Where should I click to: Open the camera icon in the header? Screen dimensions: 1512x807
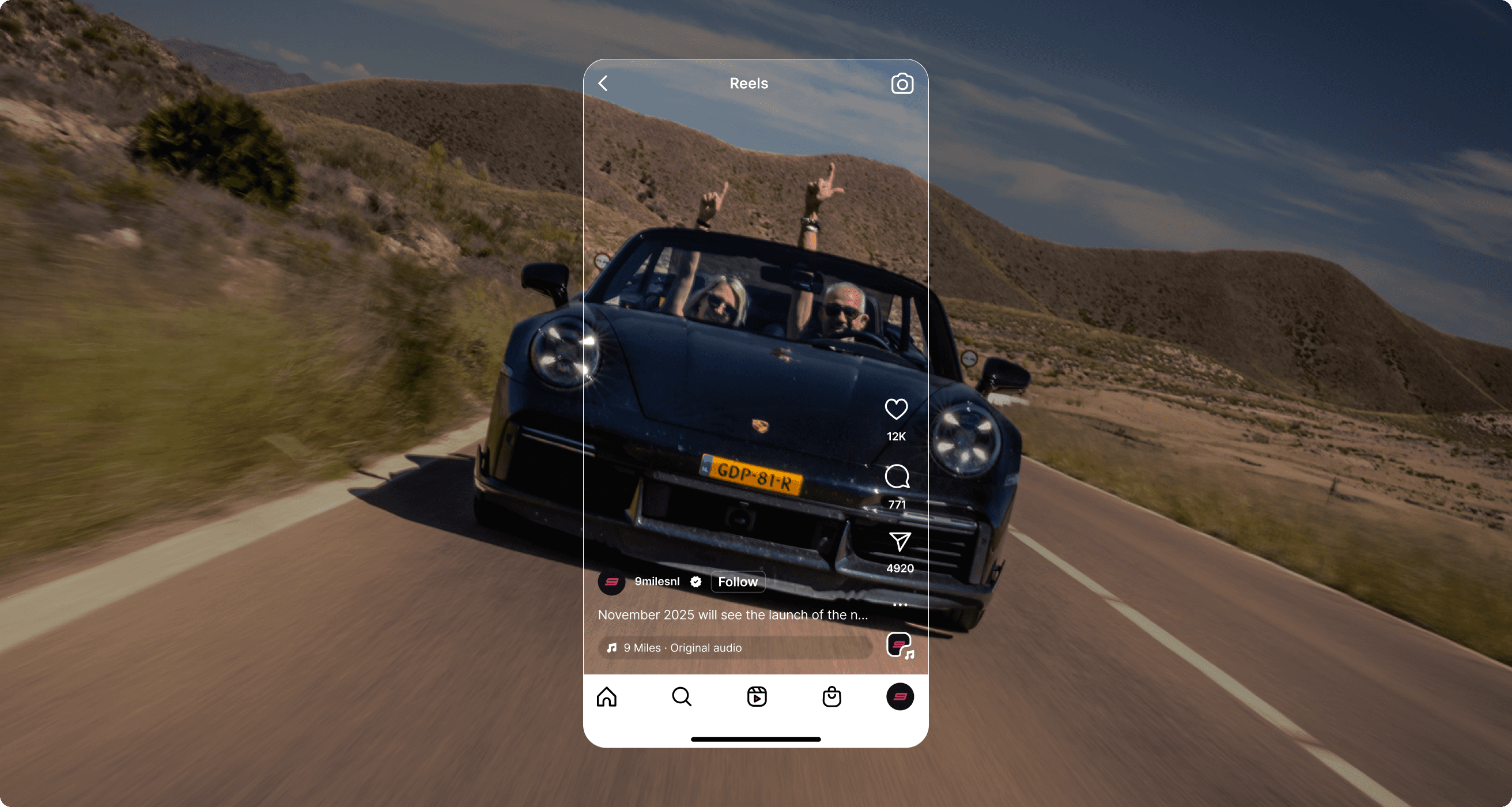tap(902, 84)
